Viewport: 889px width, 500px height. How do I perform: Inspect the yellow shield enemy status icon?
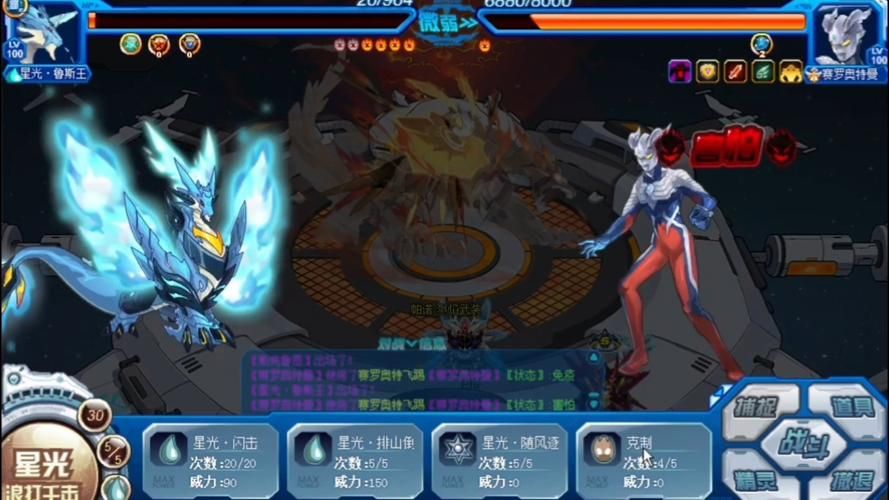pyautogui.click(x=708, y=71)
